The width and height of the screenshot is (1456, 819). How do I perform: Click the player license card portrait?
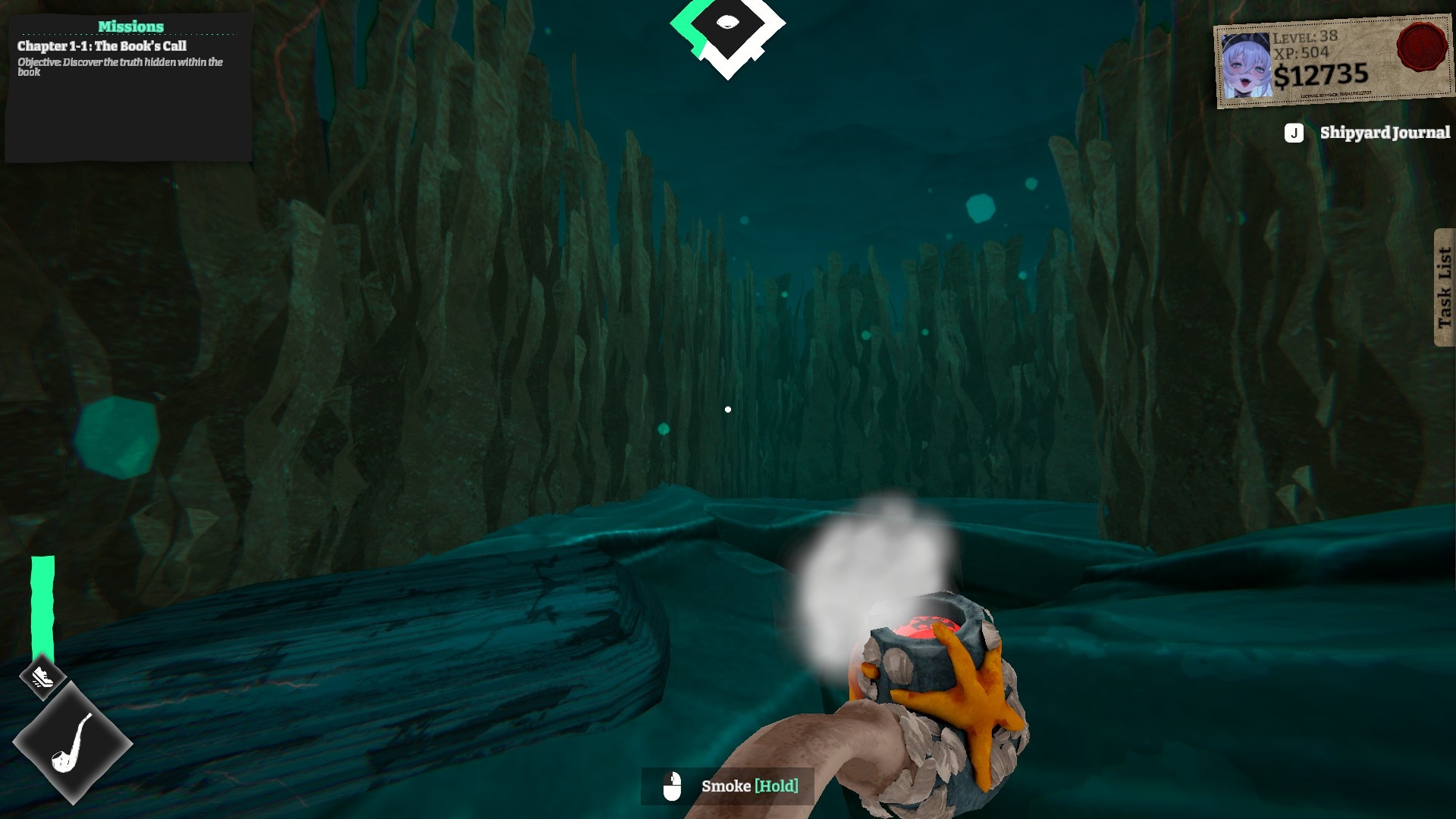click(1246, 66)
